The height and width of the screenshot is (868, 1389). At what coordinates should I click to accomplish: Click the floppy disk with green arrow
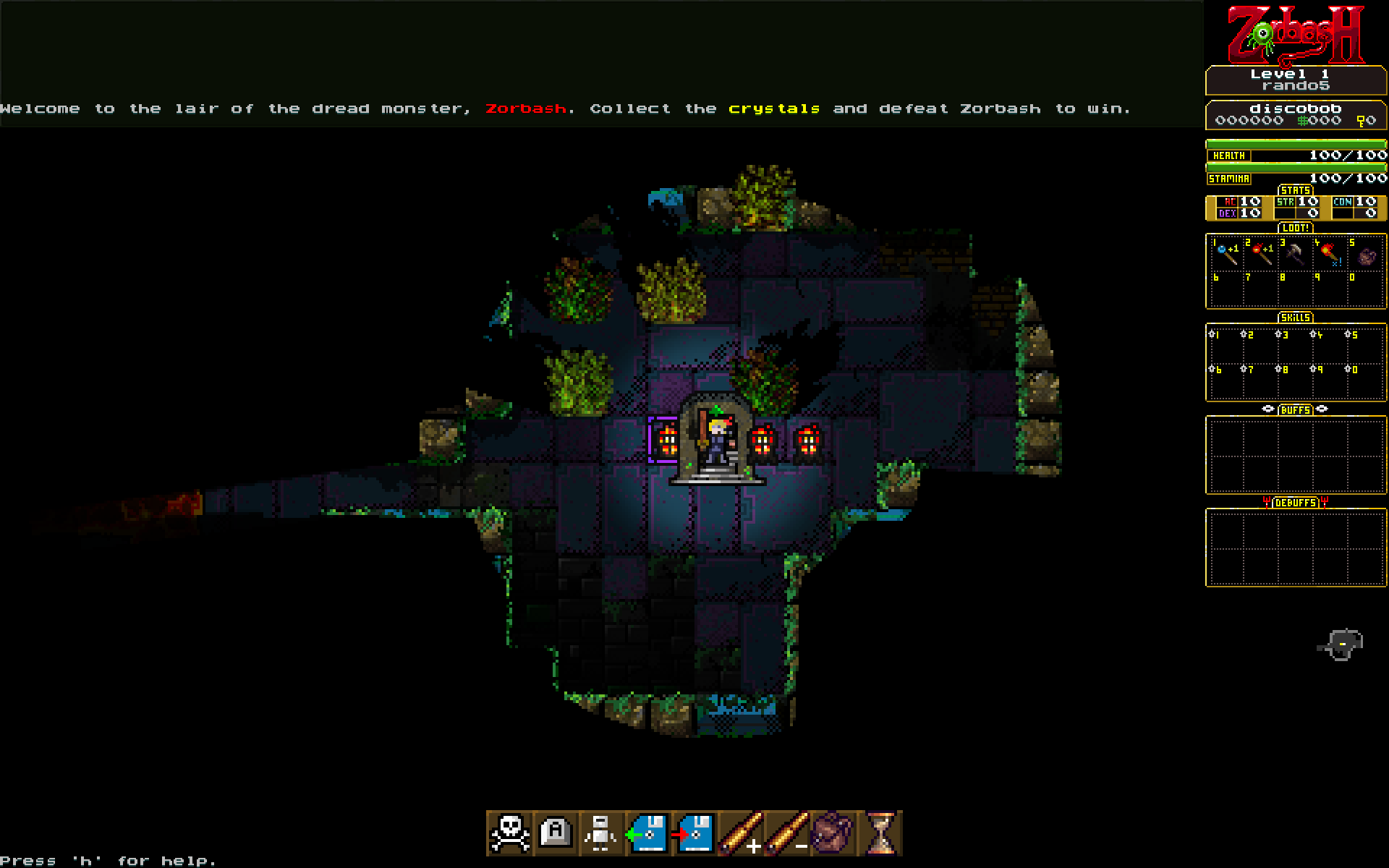pos(647,833)
